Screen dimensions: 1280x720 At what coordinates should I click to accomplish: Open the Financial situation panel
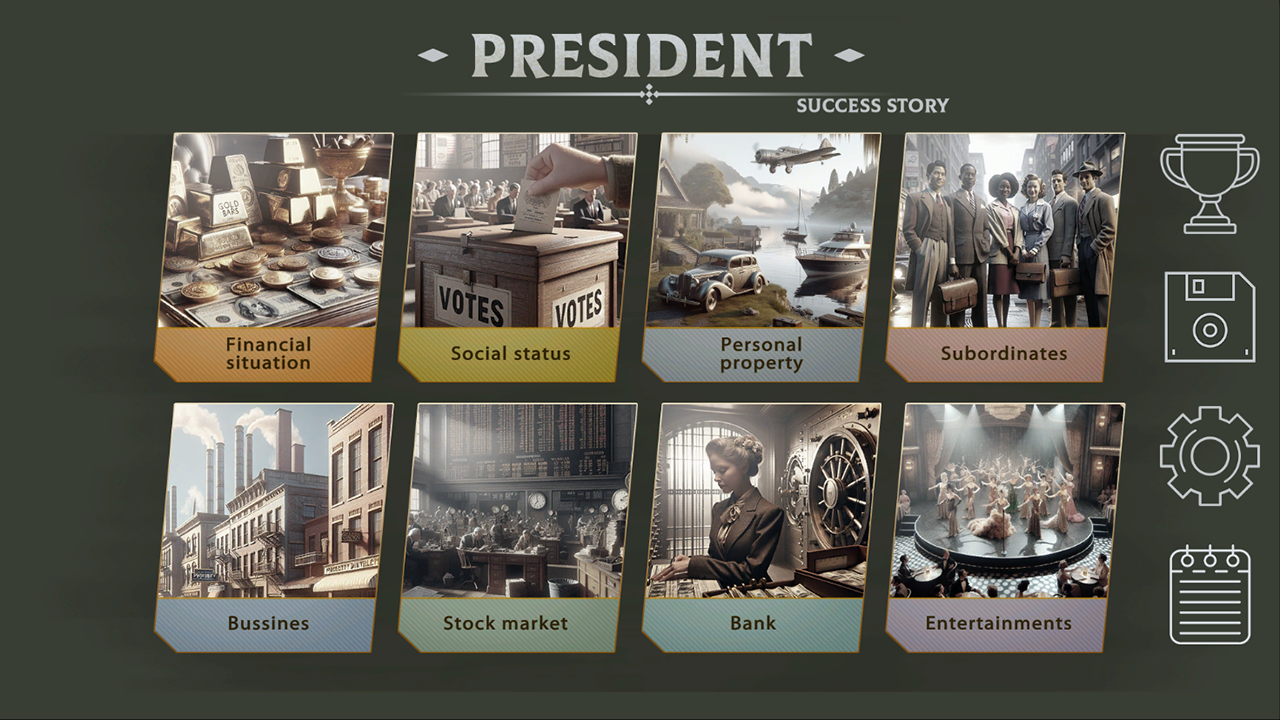[x=273, y=256]
